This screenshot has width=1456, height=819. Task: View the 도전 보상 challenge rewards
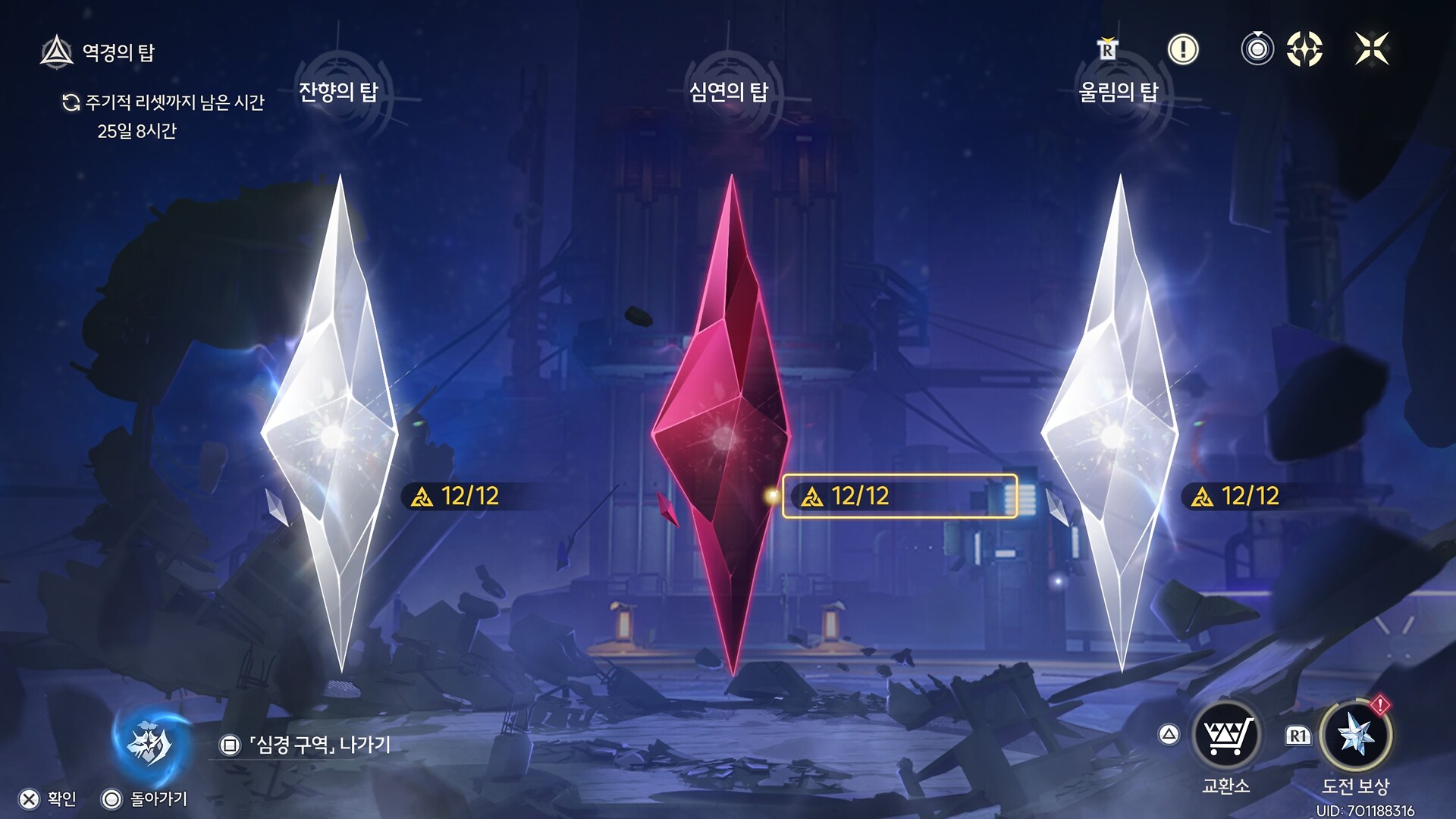1356,736
